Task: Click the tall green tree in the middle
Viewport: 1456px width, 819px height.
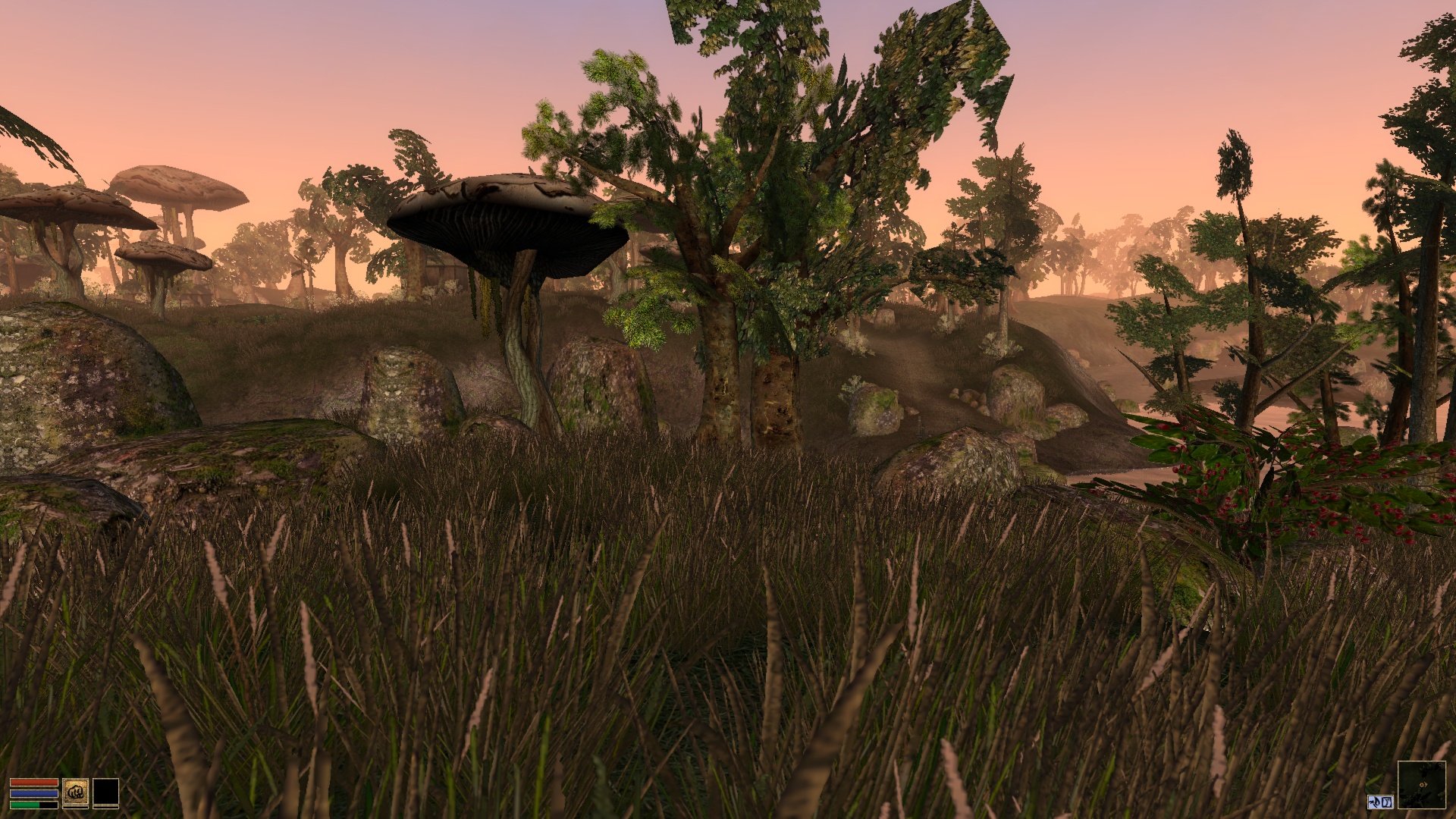Action: [758, 227]
